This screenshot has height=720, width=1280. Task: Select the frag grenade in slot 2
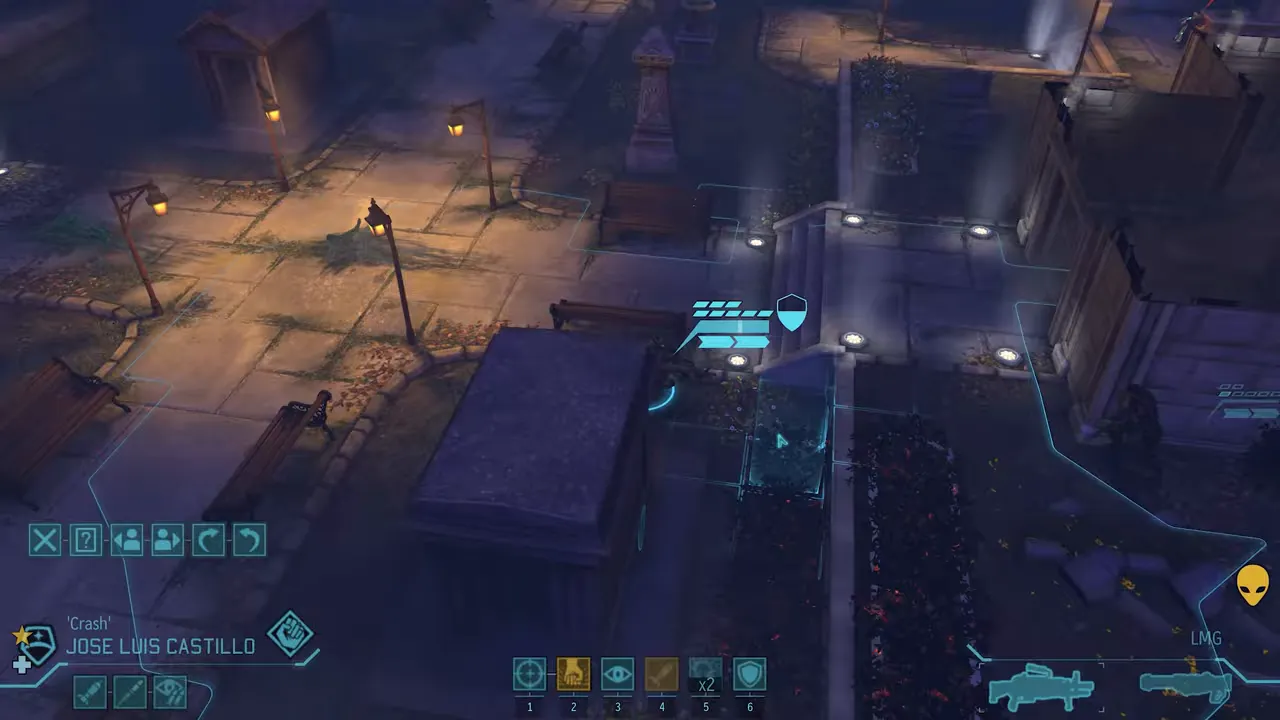(x=573, y=674)
